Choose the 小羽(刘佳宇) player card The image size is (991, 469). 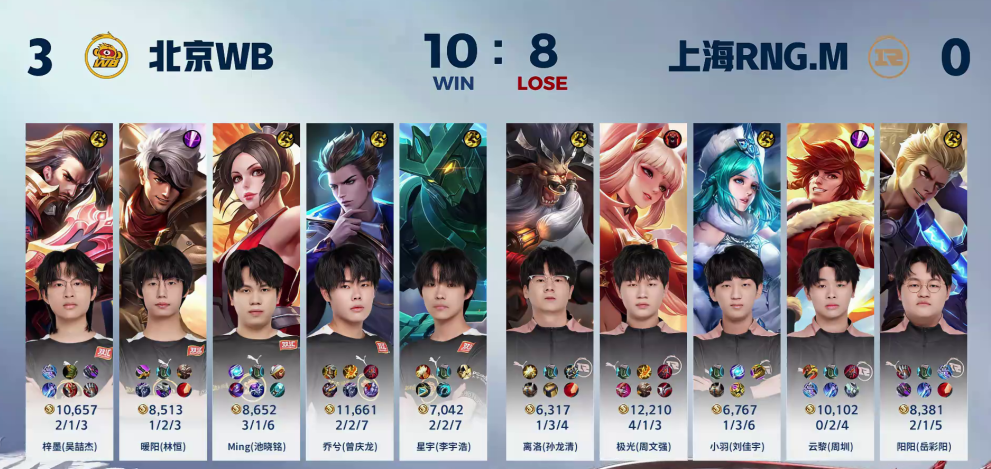(x=737, y=285)
